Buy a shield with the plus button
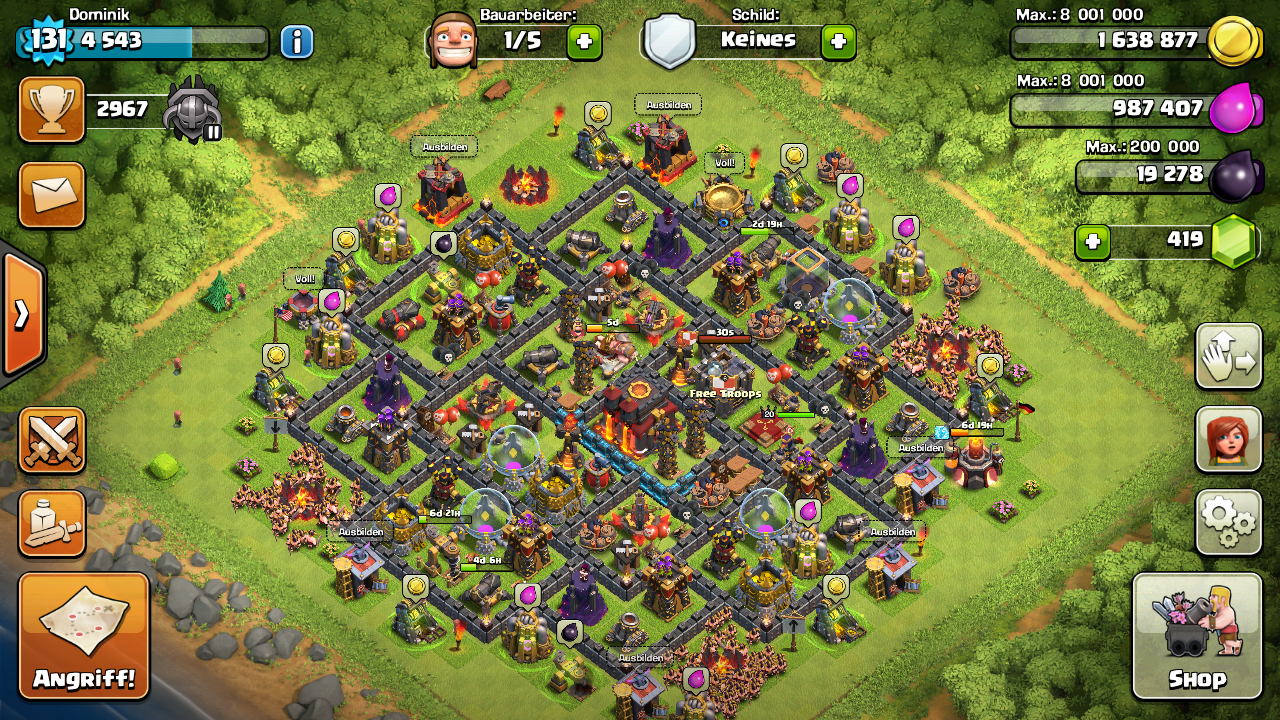Image resolution: width=1280 pixels, height=720 pixels. point(838,41)
